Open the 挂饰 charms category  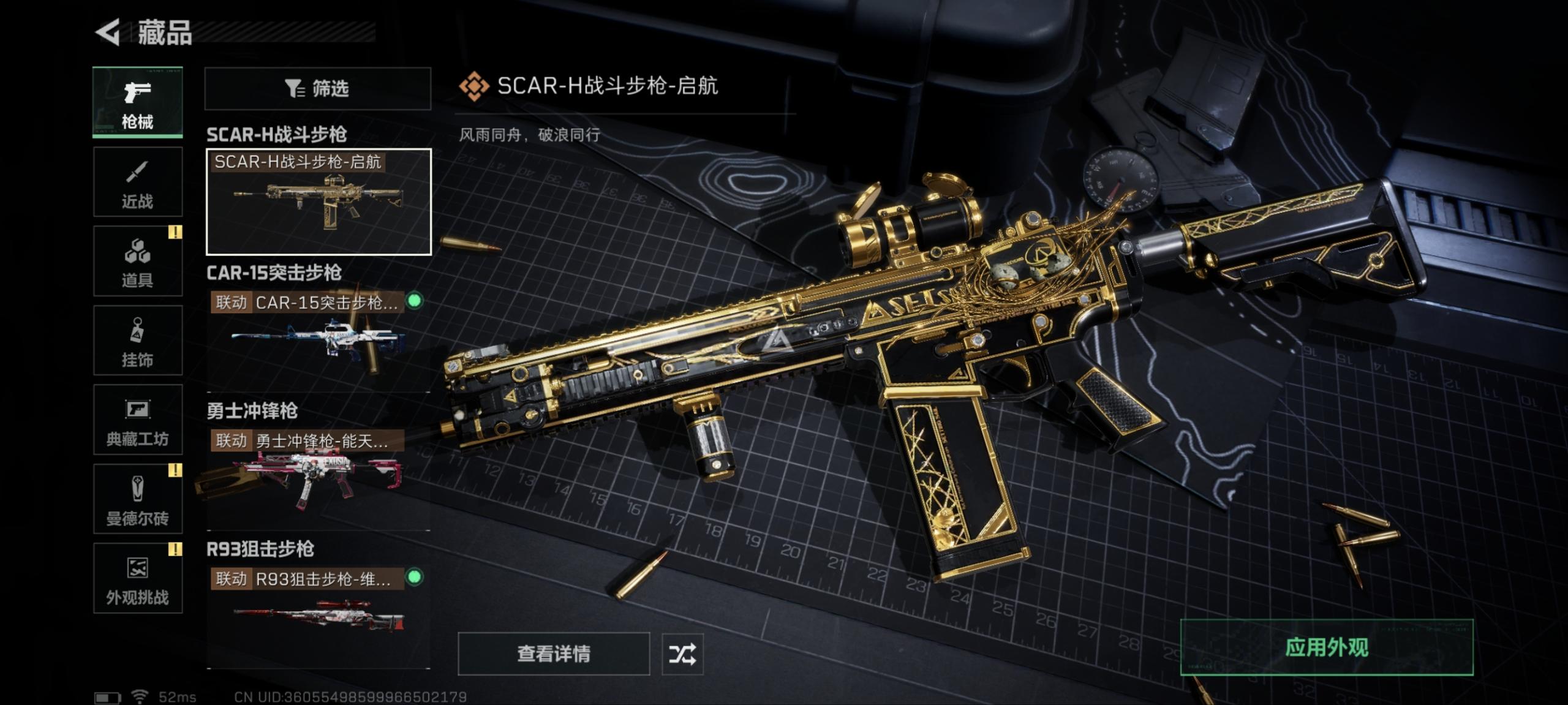(138, 341)
